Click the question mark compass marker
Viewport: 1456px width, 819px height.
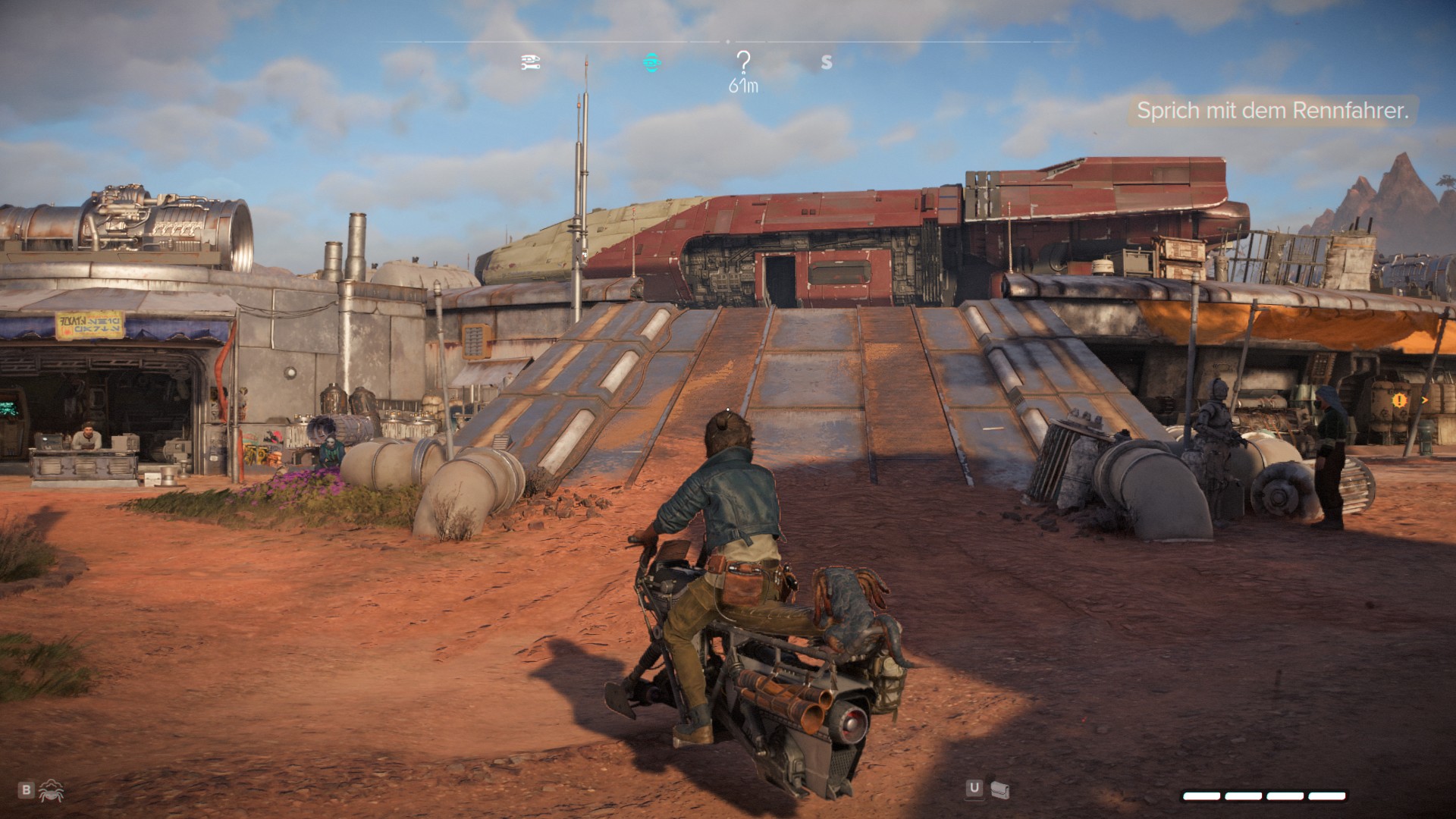pos(743,62)
